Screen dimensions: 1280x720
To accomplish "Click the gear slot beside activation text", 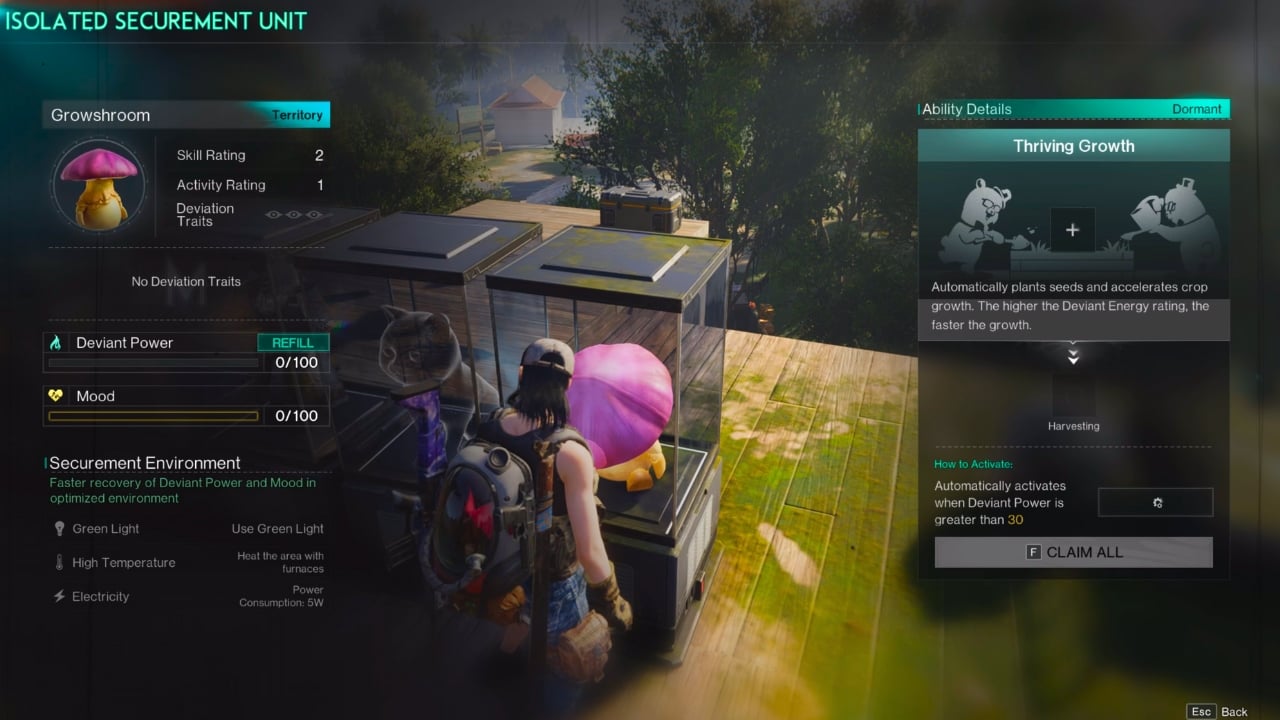I will [1155, 502].
